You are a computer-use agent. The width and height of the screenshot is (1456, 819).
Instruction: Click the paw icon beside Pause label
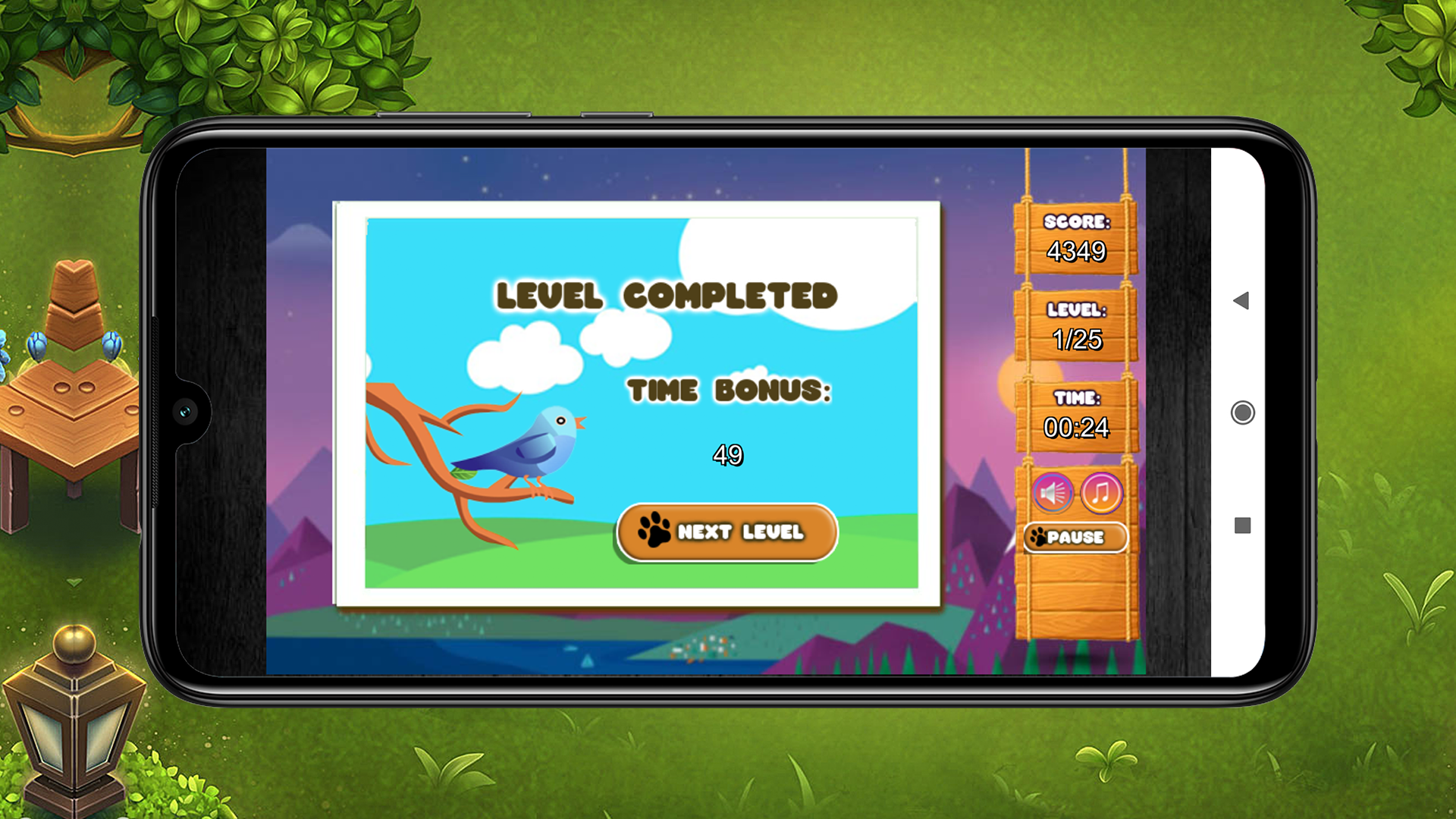click(x=1038, y=536)
